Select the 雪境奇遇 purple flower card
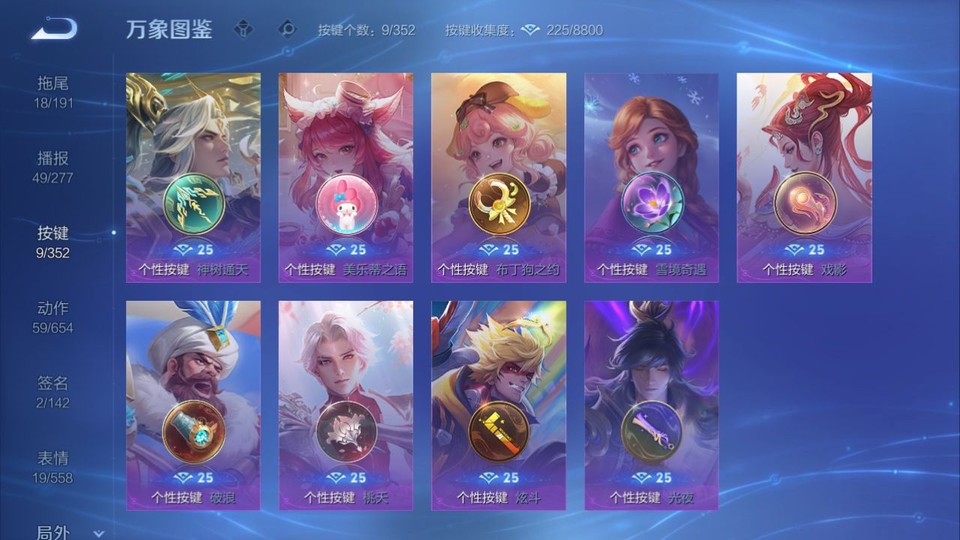Viewport: 960px width, 540px height. pos(651,177)
